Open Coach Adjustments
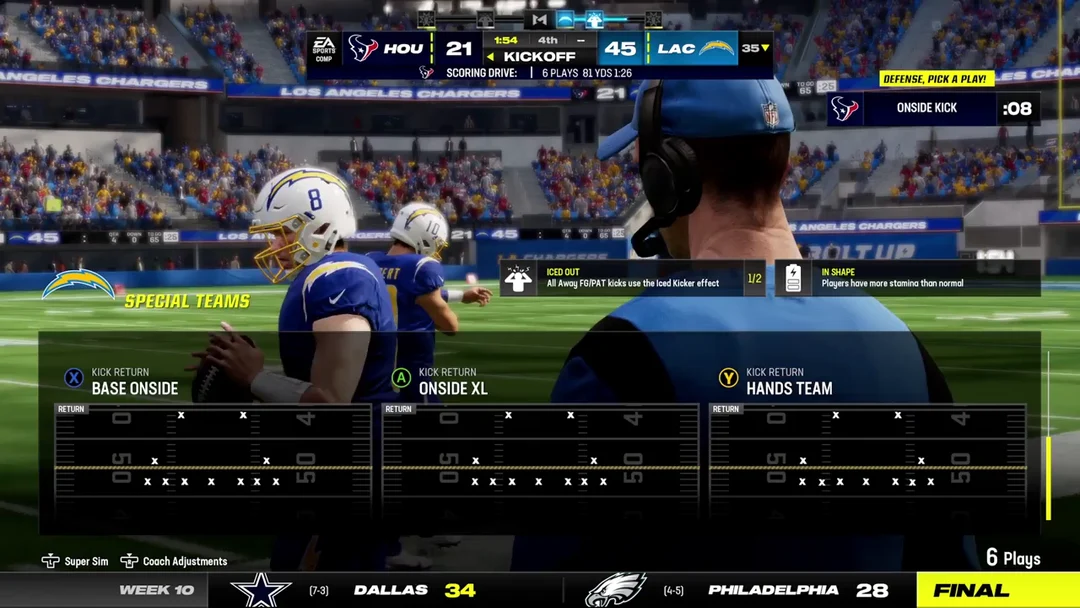Screen dimensions: 1080x608 click(x=174, y=561)
